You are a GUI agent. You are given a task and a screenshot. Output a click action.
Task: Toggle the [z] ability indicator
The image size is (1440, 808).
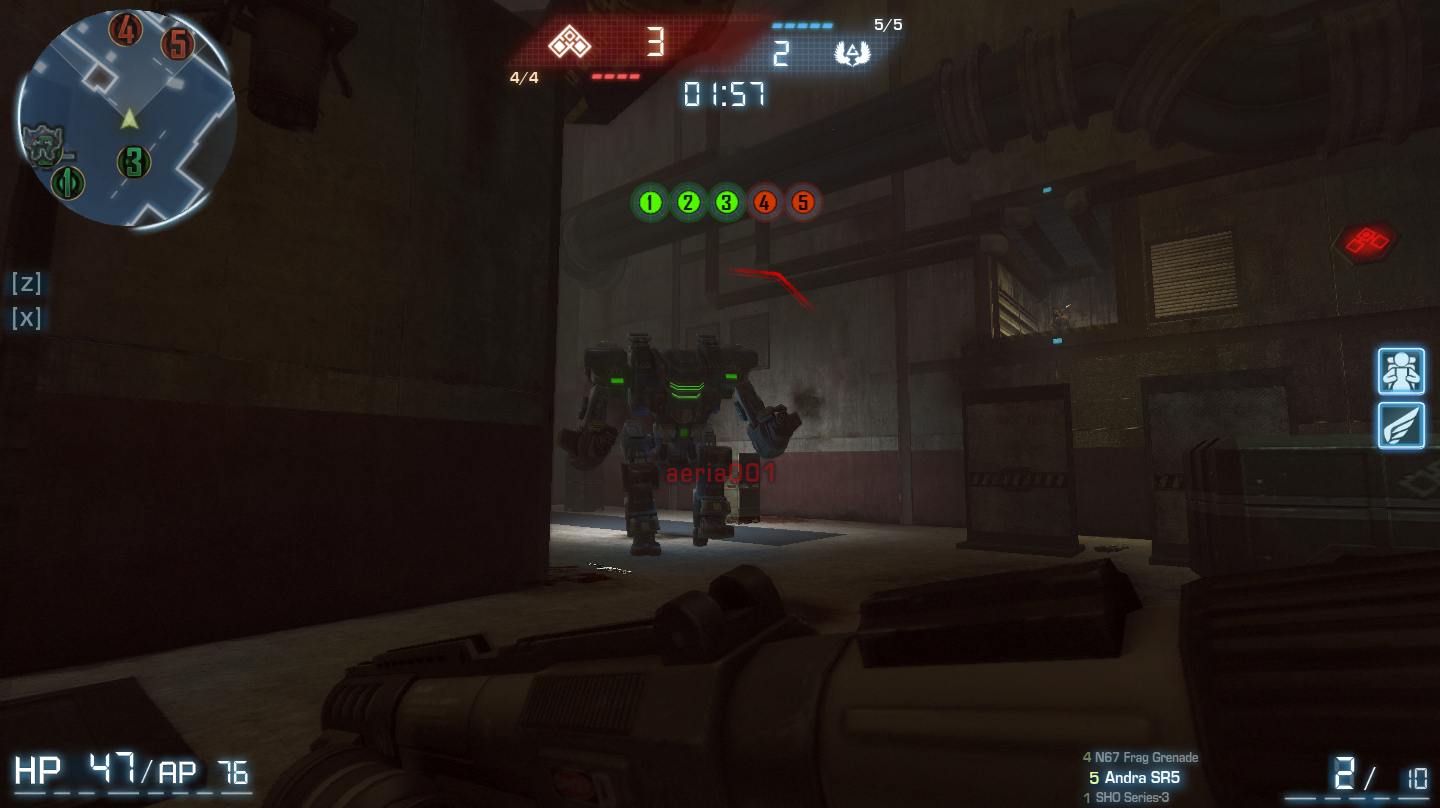tap(26, 284)
